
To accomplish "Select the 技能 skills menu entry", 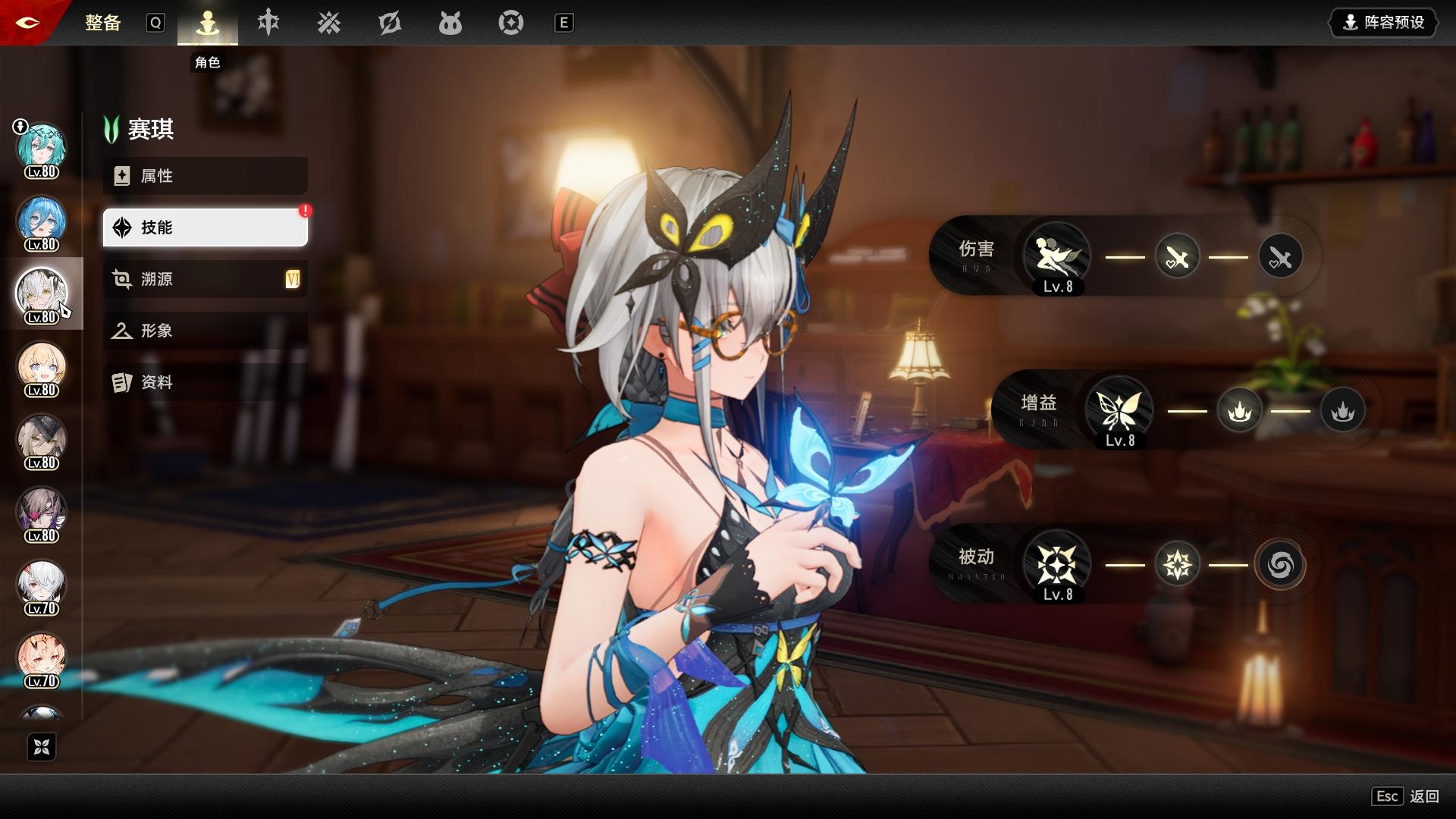I will pos(205,227).
